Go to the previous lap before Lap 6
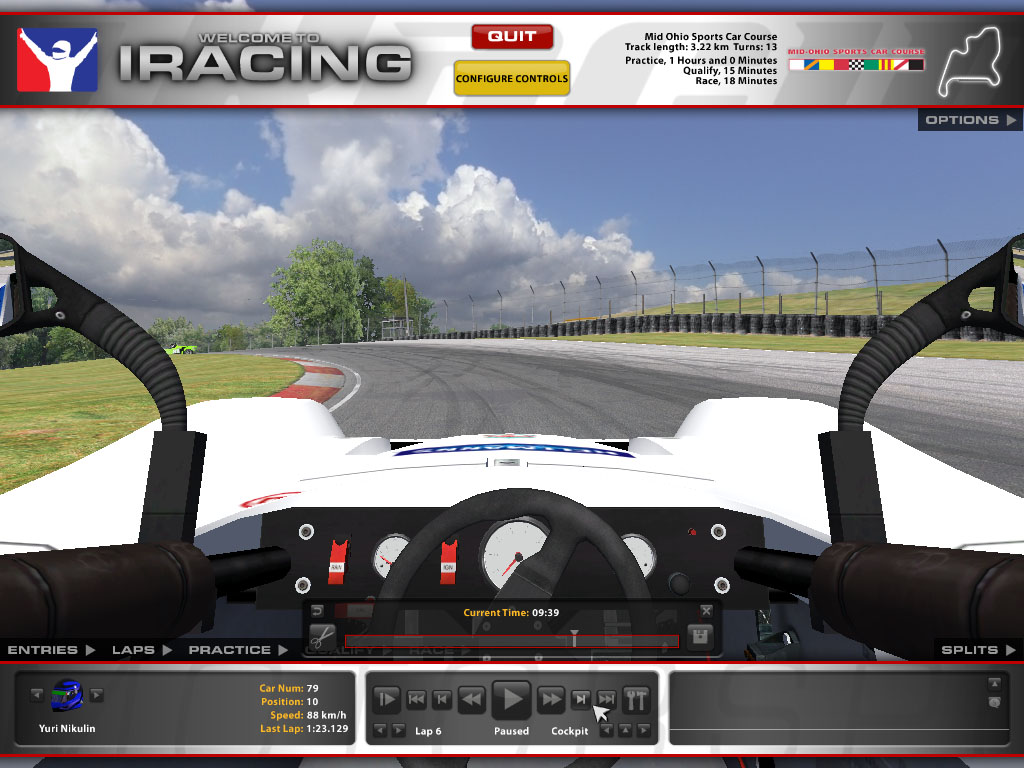This screenshot has height=768, width=1024. click(x=377, y=731)
